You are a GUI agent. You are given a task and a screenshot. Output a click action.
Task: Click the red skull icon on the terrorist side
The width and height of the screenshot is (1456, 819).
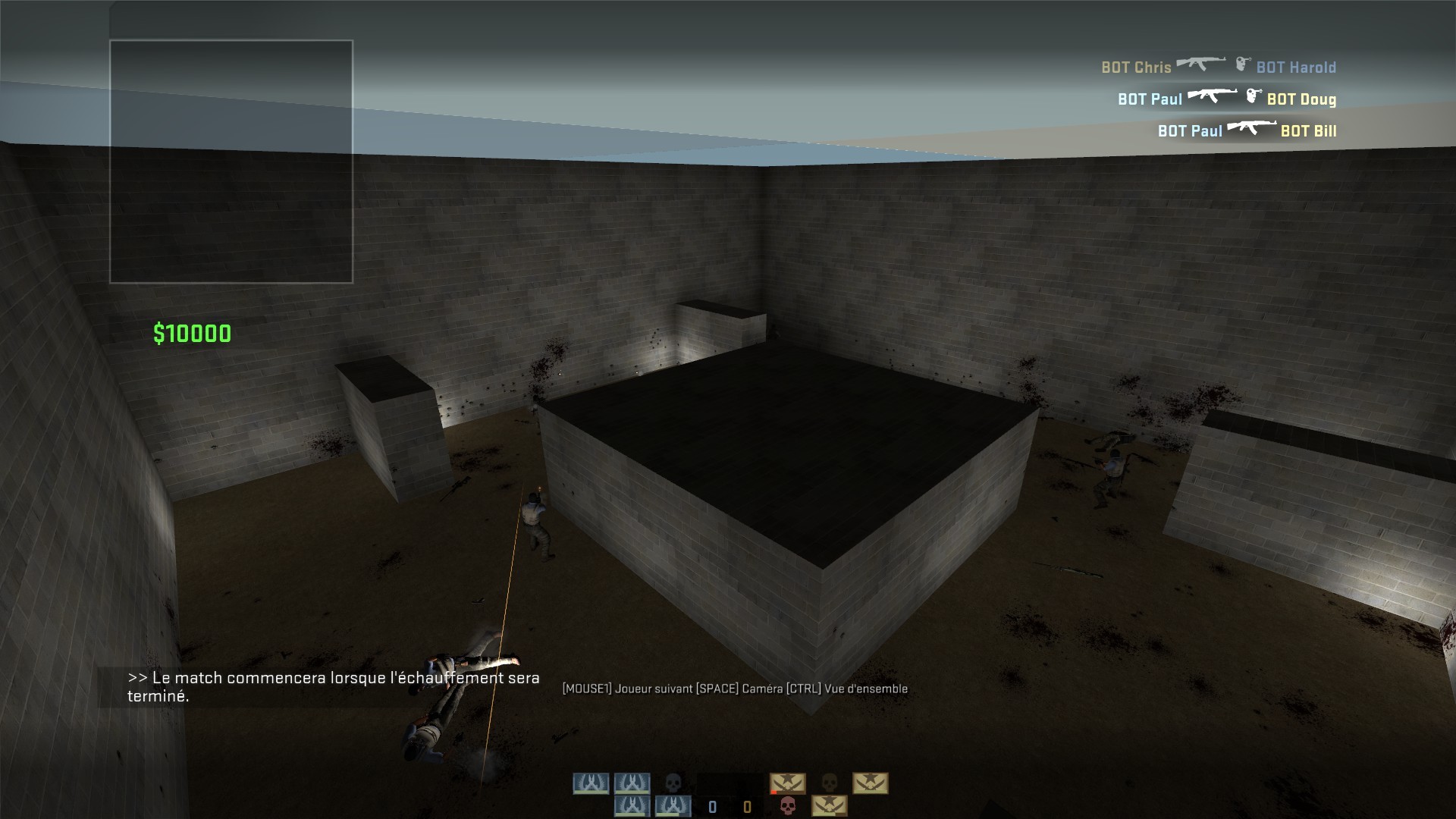pos(788,807)
